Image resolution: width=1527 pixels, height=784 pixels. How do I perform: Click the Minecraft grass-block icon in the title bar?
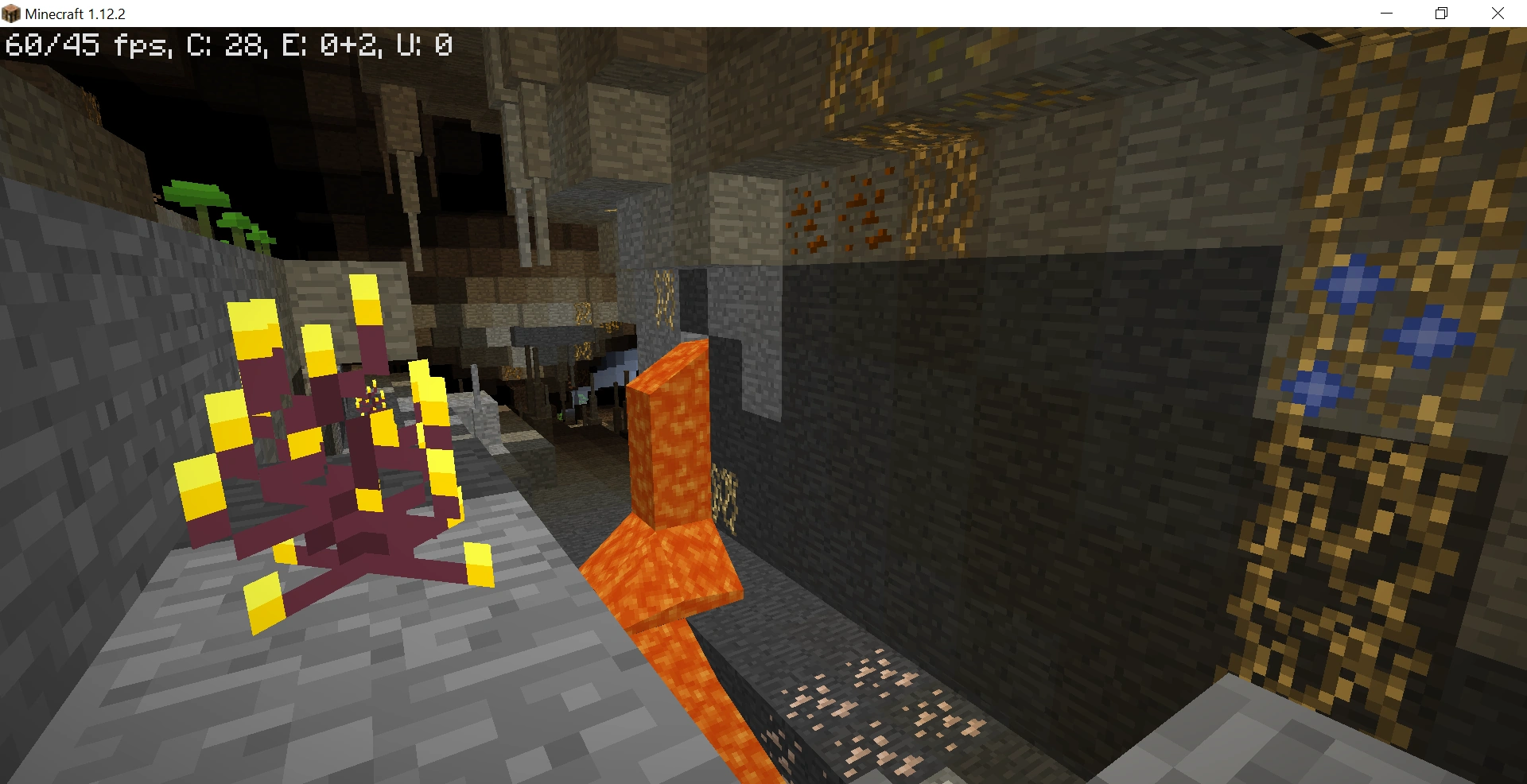pos(11,13)
